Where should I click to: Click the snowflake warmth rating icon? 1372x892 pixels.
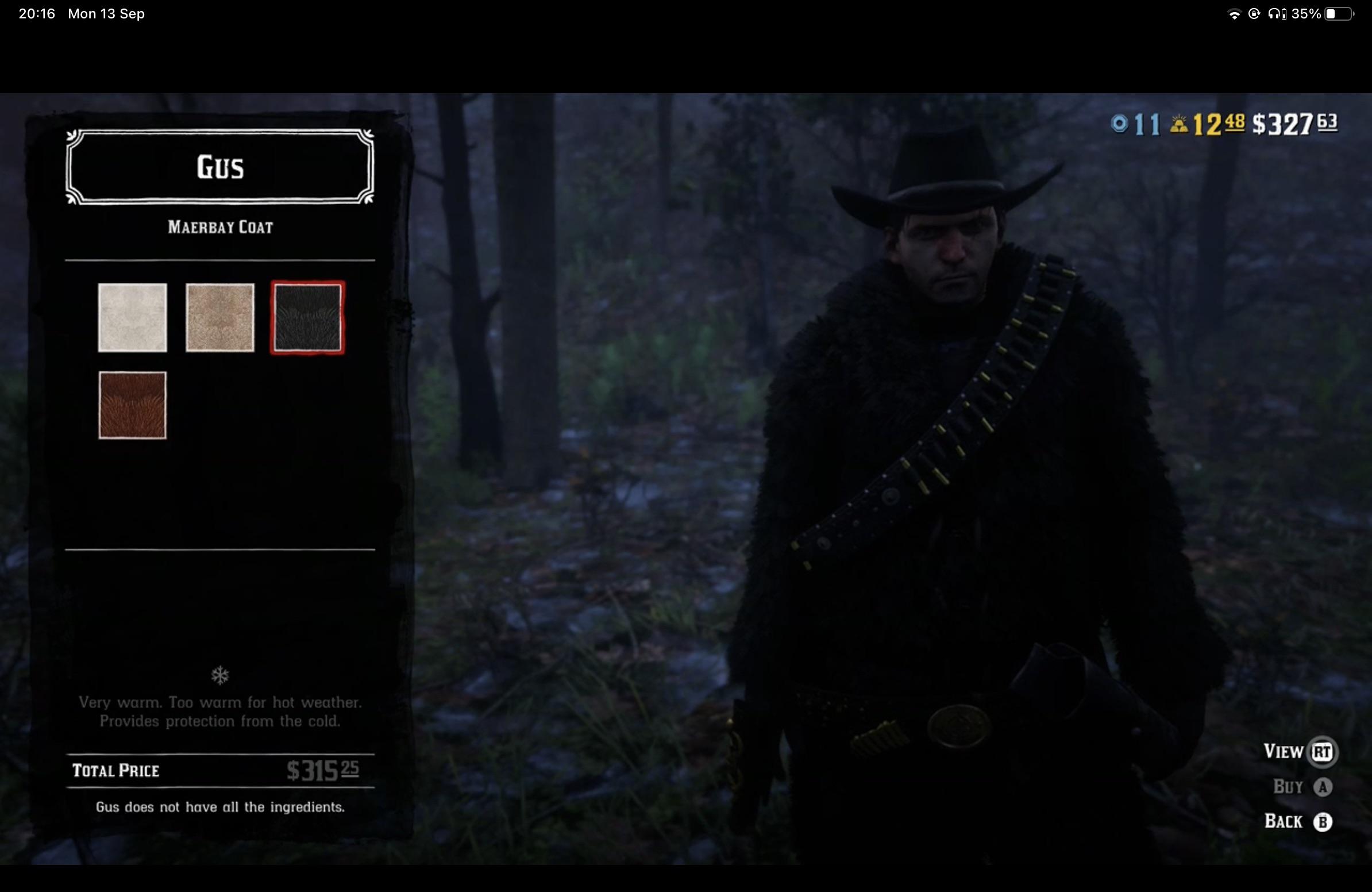tap(221, 675)
